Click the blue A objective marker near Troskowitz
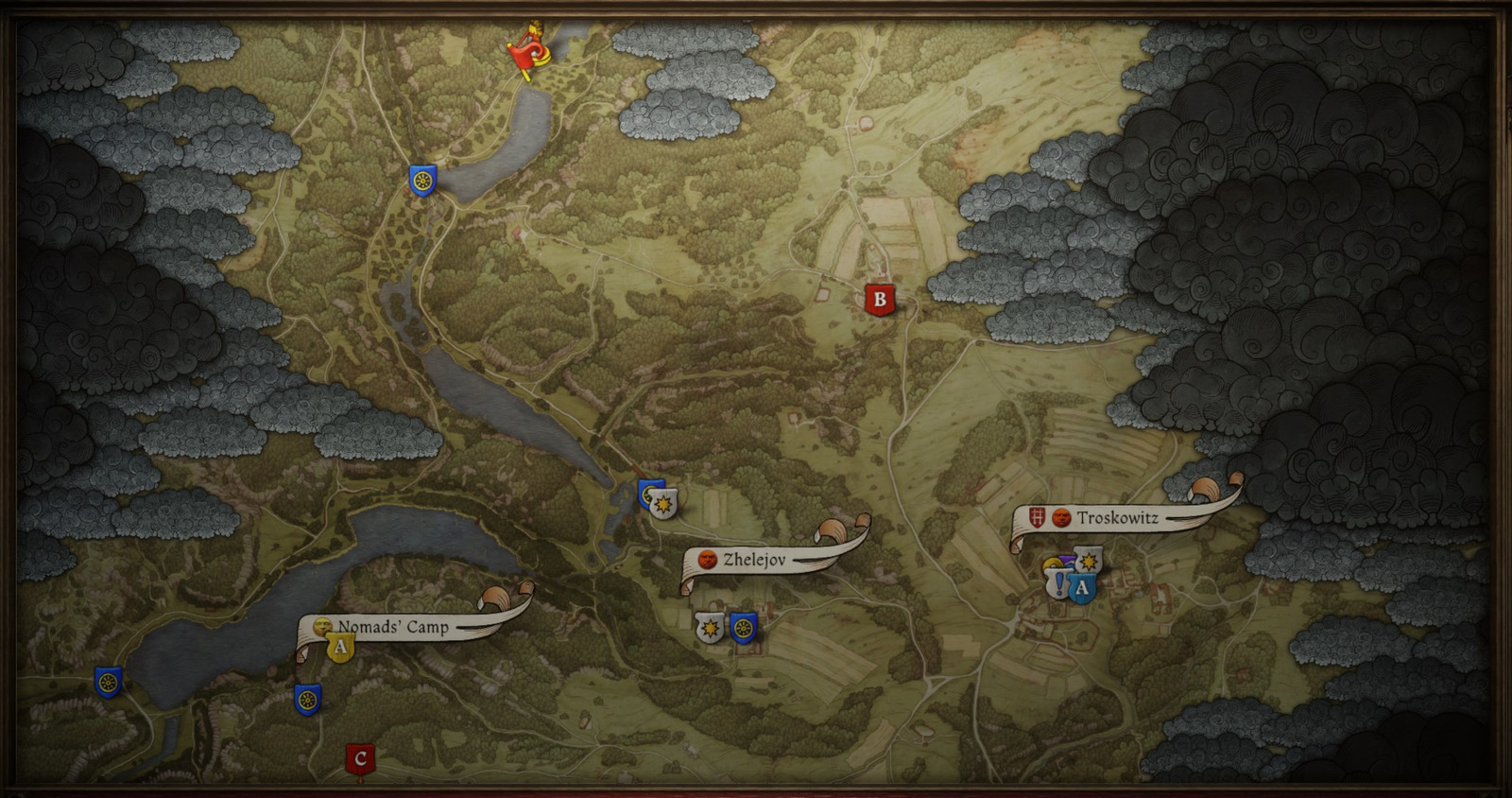 point(1082,586)
